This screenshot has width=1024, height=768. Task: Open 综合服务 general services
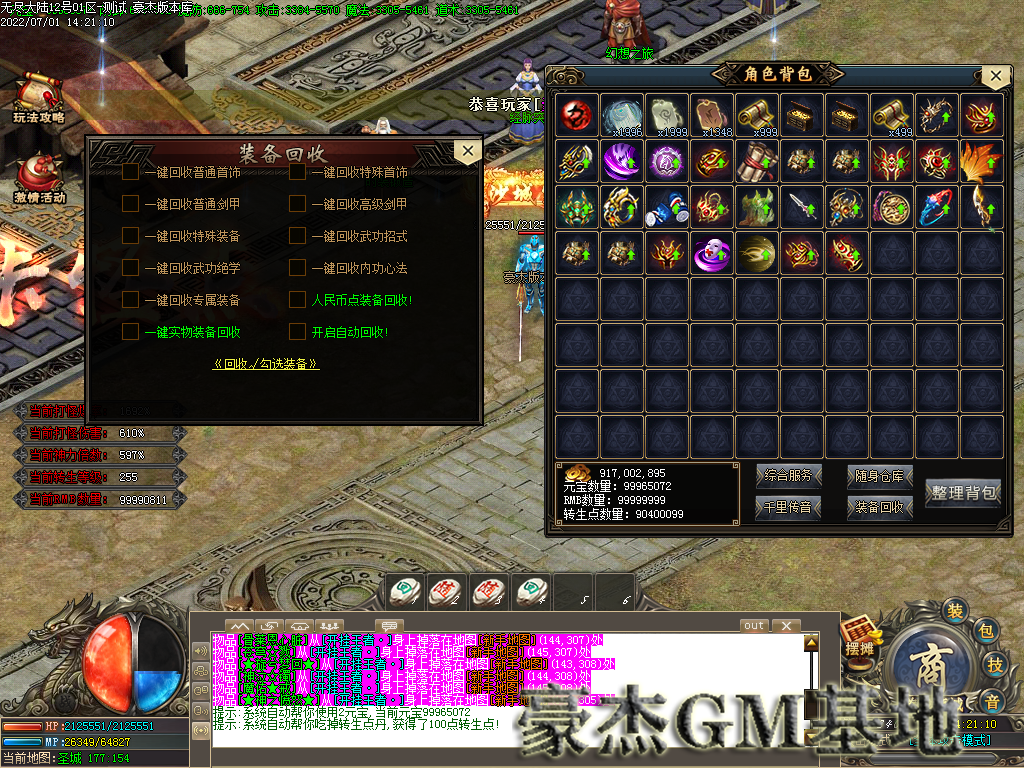788,476
